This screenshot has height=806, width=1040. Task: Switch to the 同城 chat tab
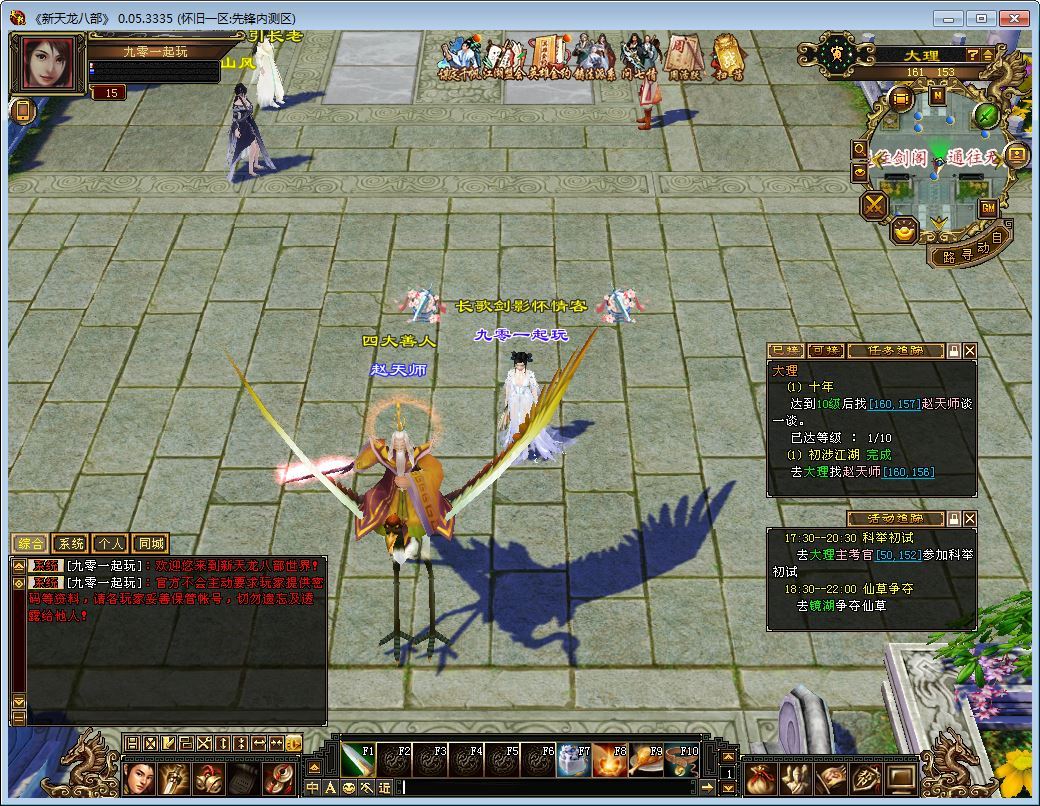pos(150,544)
